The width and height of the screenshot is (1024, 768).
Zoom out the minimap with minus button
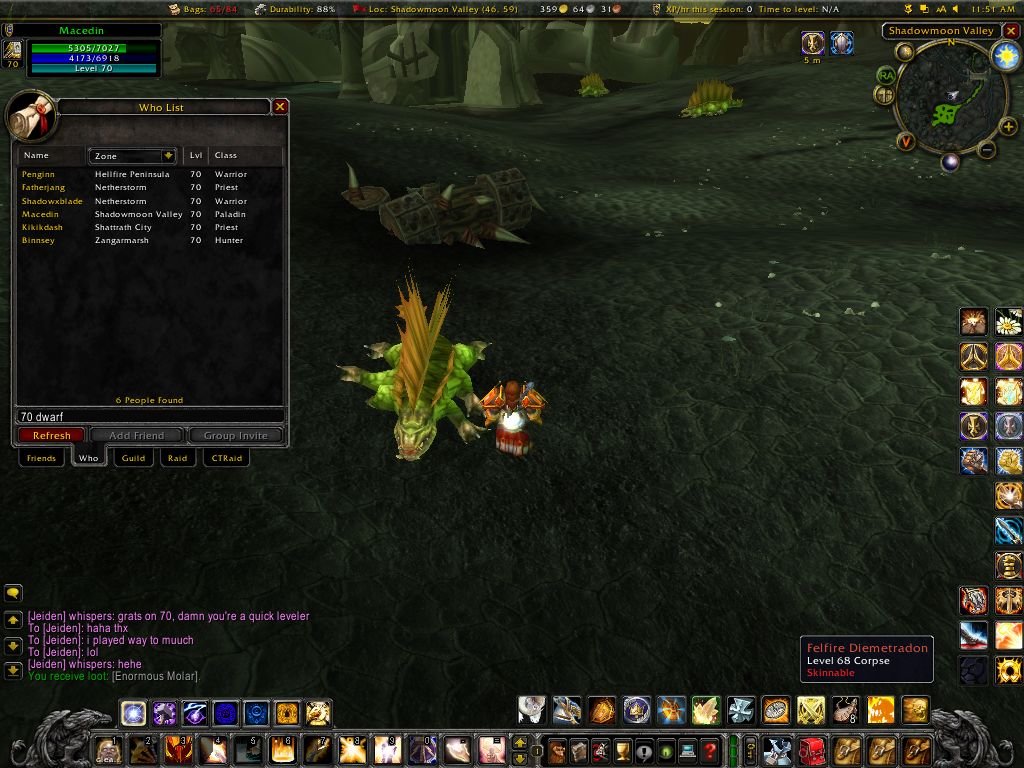[986, 151]
